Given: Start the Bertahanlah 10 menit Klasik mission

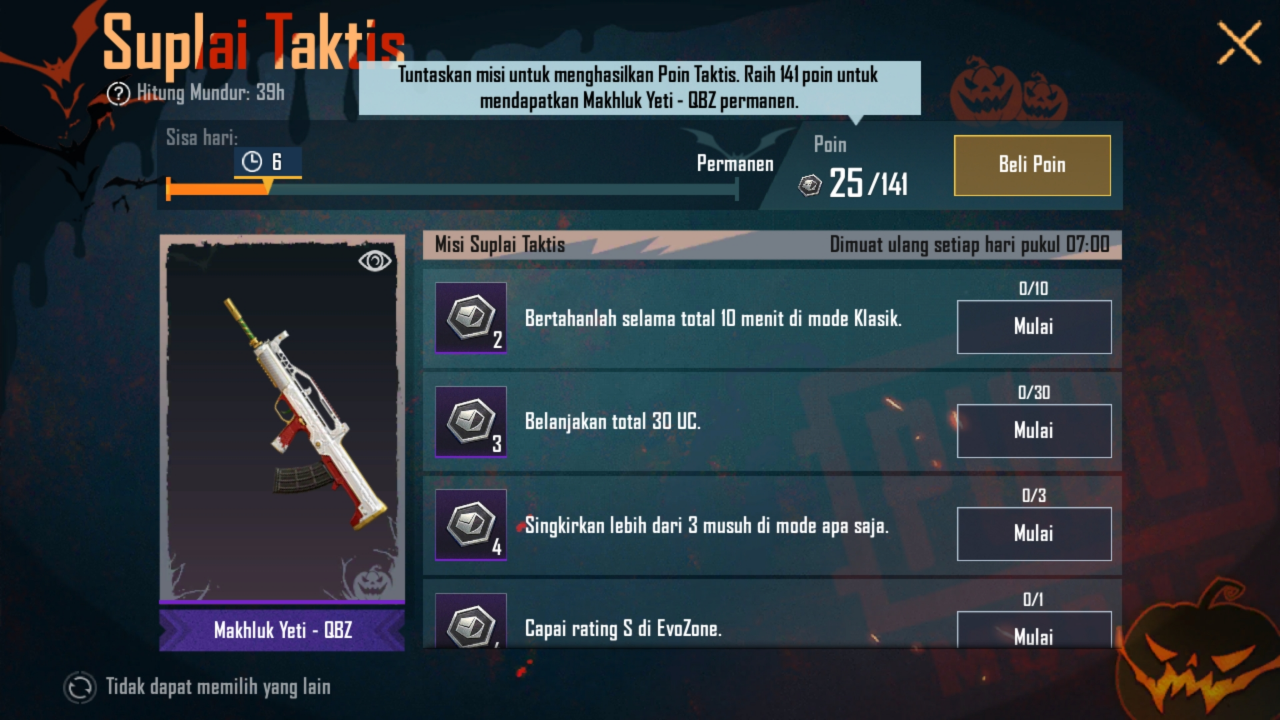Looking at the screenshot, I should click(x=1034, y=327).
